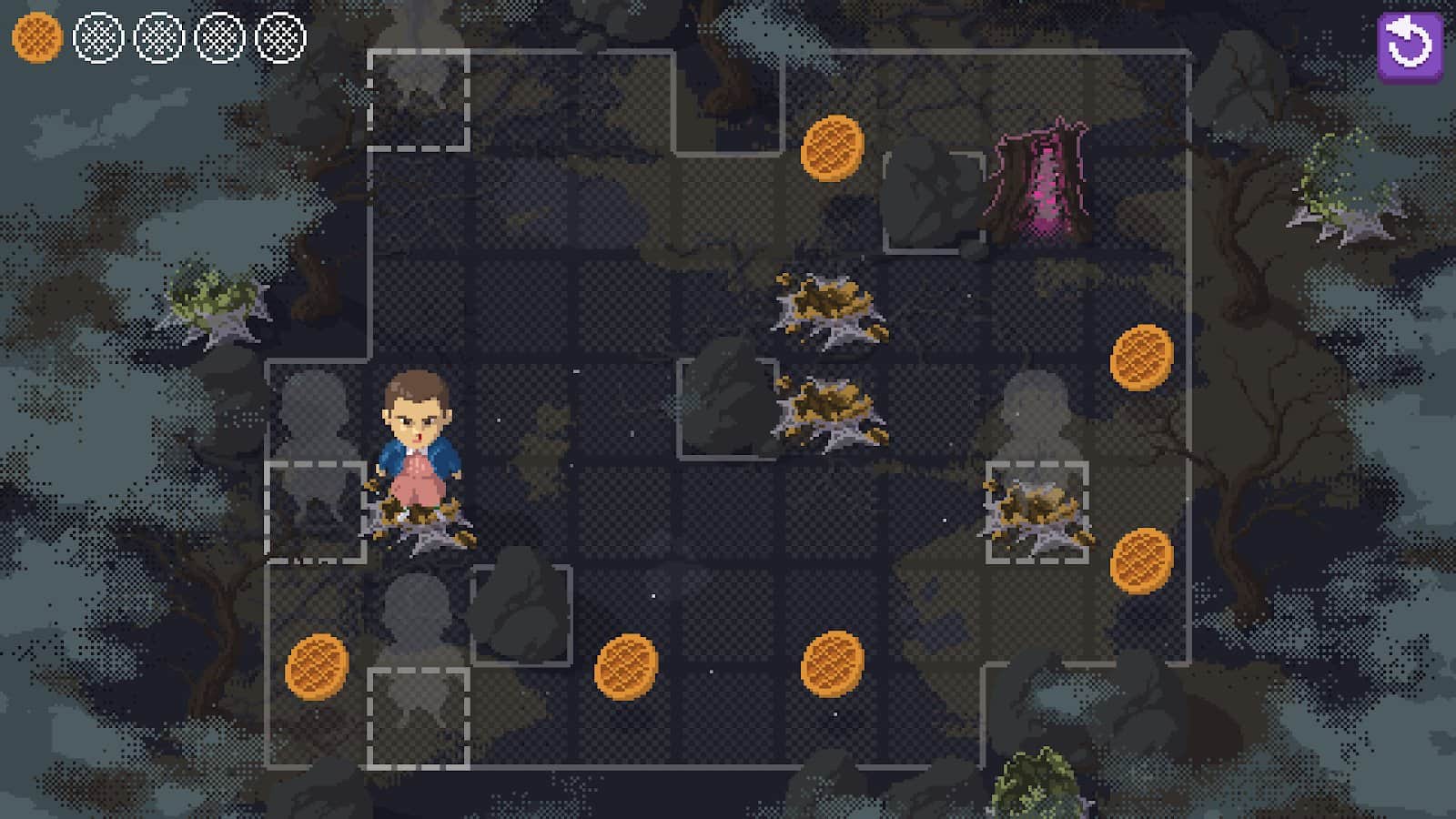Click the filled waffle counter icon top-left

(36, 39)
